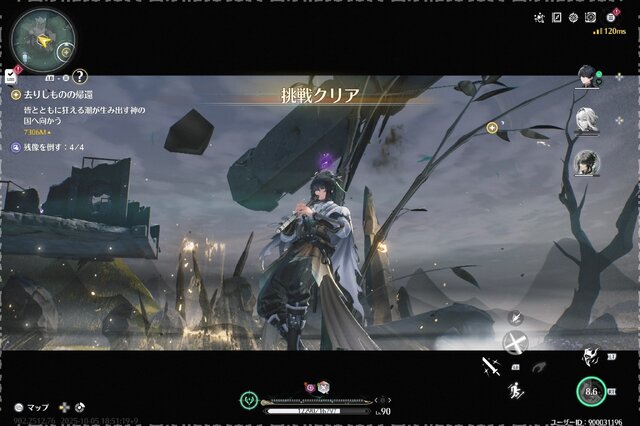Click the sparkle cluster icon in top bar
The height and width of the screenshot is (426, 640).
(539, 17)
